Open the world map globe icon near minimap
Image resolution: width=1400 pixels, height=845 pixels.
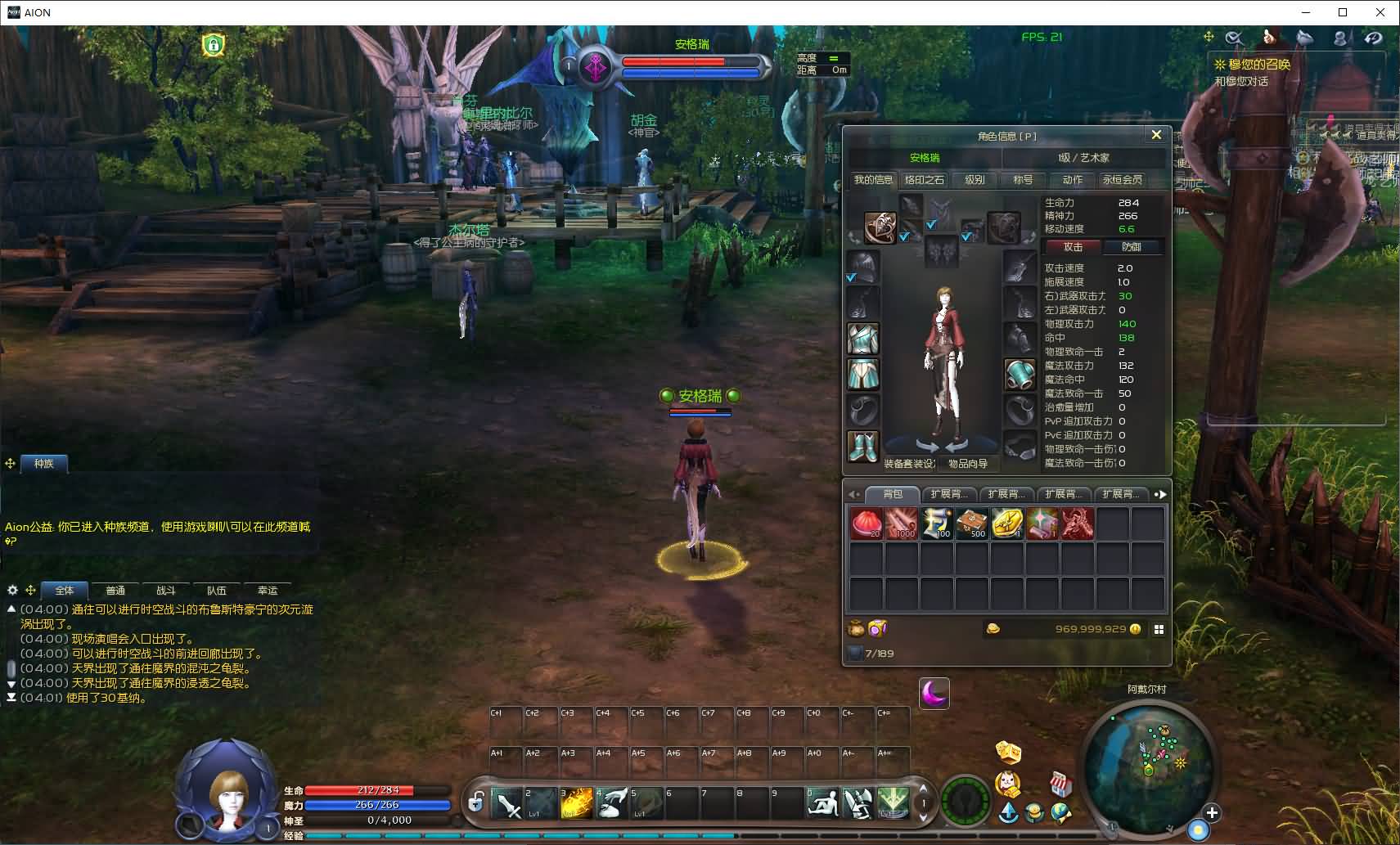point(1061,813)
